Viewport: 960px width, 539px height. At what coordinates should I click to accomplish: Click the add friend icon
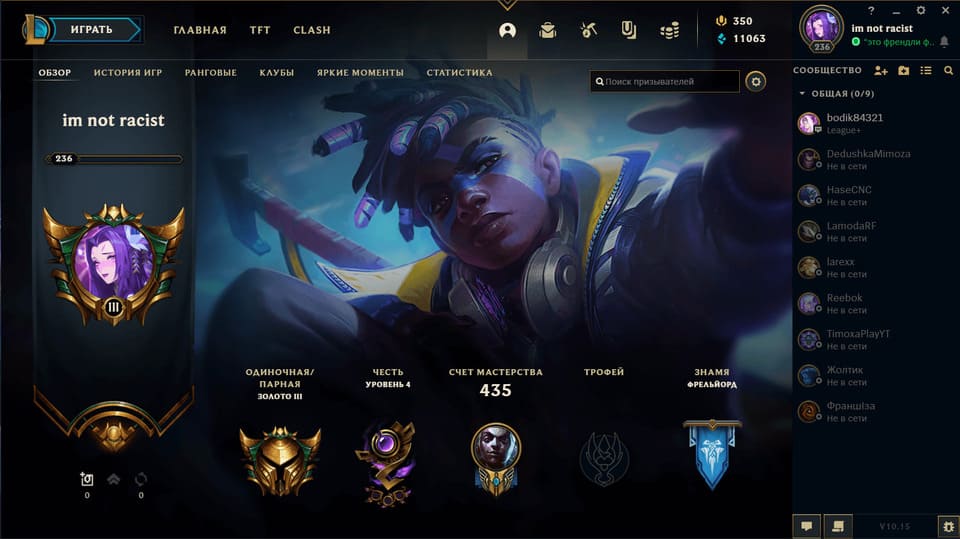coord(880,71)
